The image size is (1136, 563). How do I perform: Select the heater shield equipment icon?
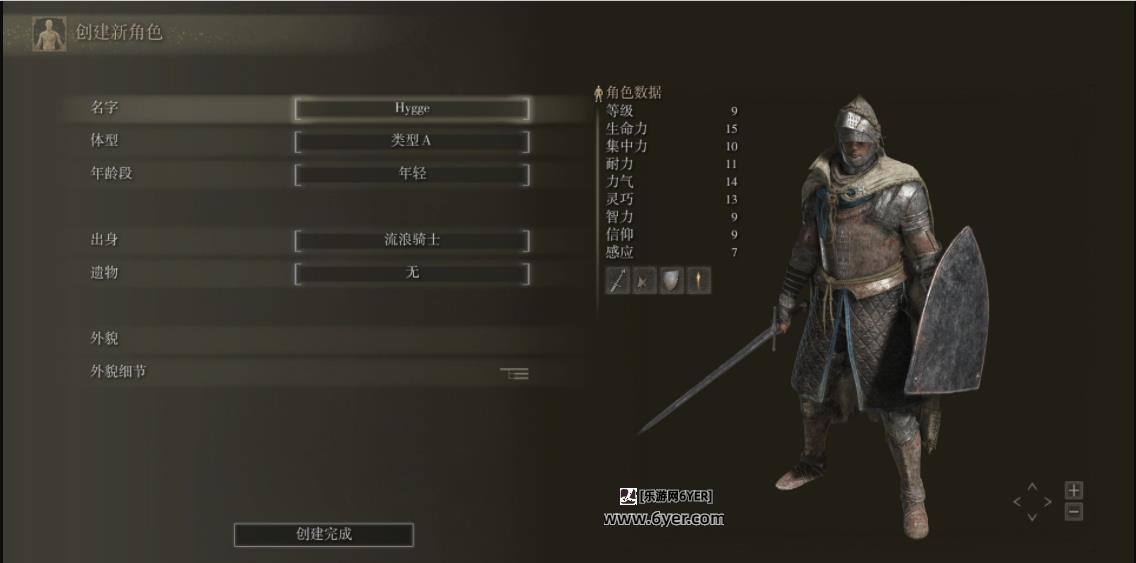pos(671,281)
